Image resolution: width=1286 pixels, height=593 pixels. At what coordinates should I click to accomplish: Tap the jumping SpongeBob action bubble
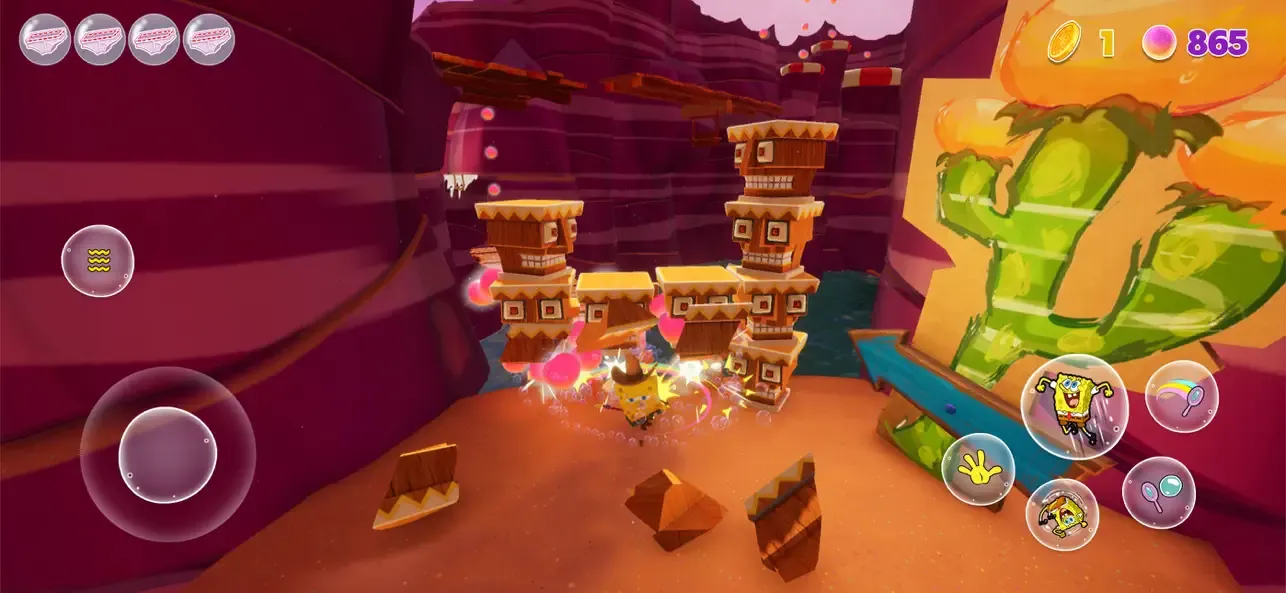tap(1073, 406)
